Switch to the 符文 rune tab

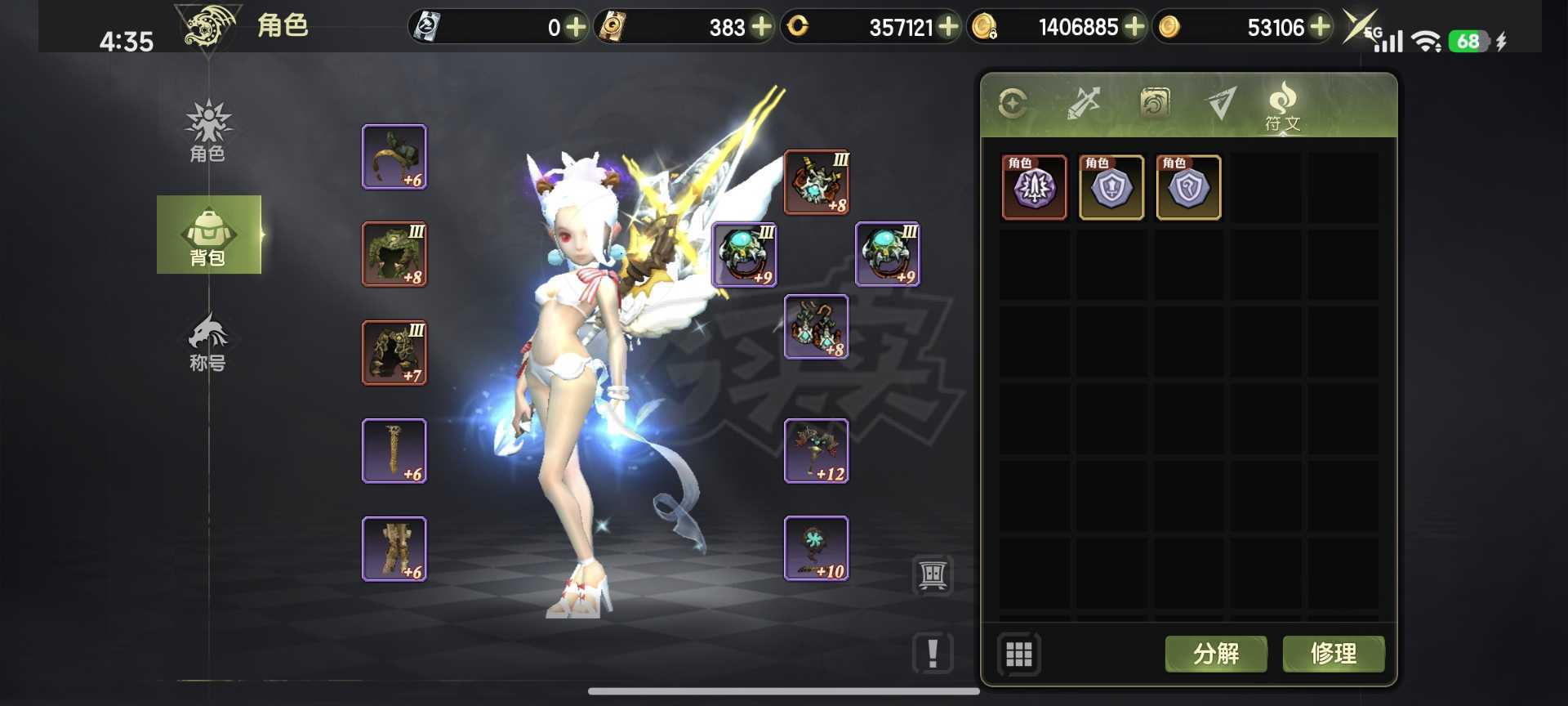[x=1282, y=106]
